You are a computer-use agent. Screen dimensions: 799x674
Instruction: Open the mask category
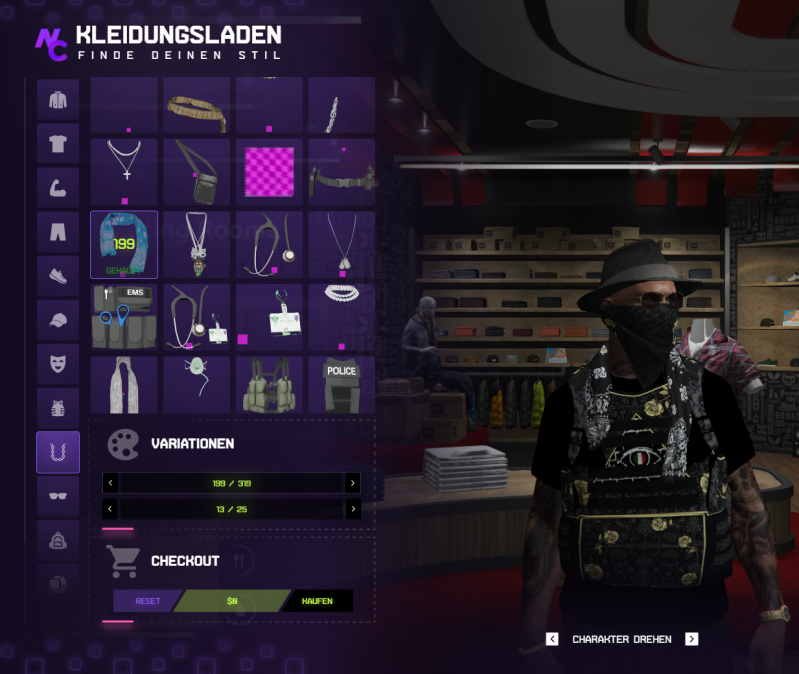point(58,364)
